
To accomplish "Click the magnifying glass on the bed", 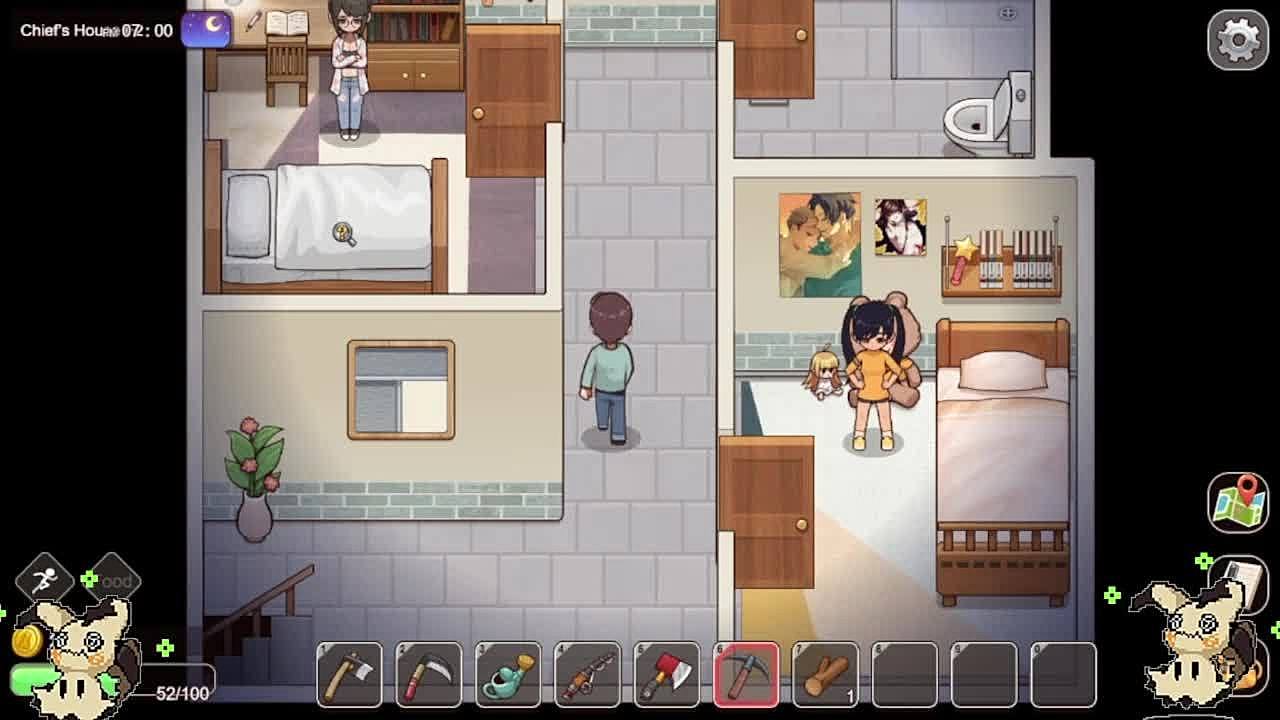I will pyautogui.click(x=344, y=234).
